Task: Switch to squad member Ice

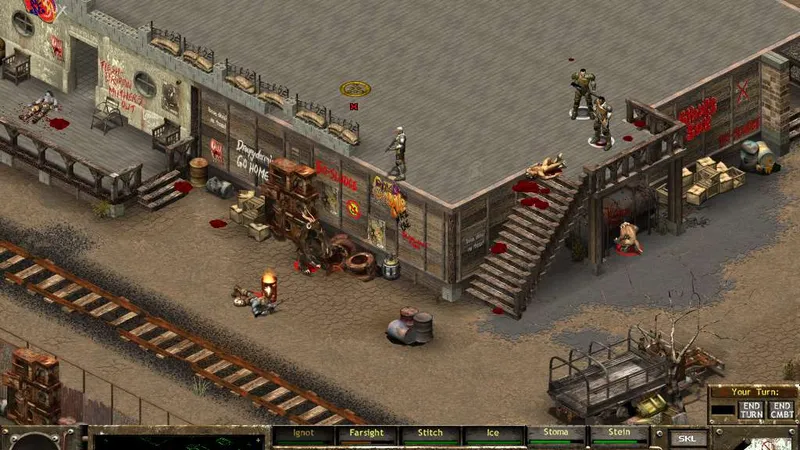Action: pos(493,435)
